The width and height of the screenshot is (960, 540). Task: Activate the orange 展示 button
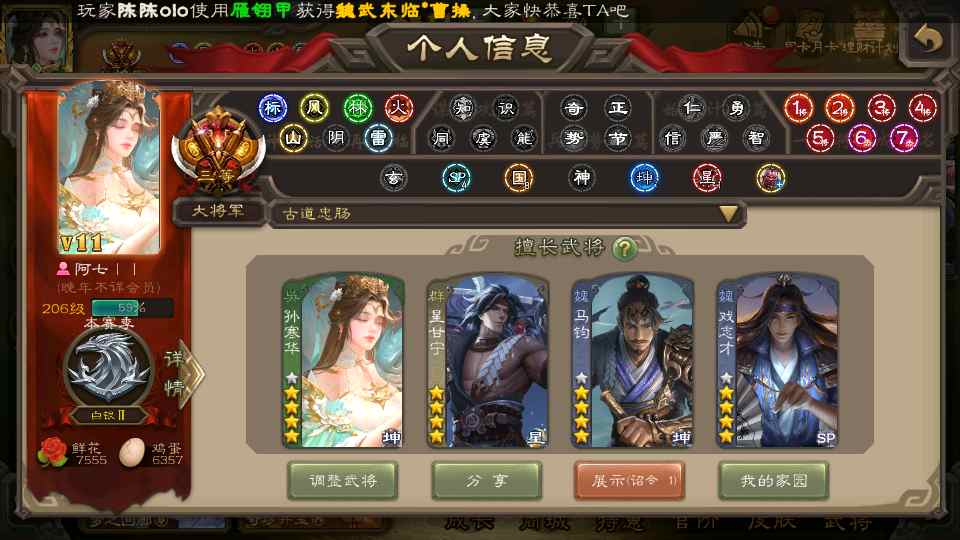tap(629, 481)
